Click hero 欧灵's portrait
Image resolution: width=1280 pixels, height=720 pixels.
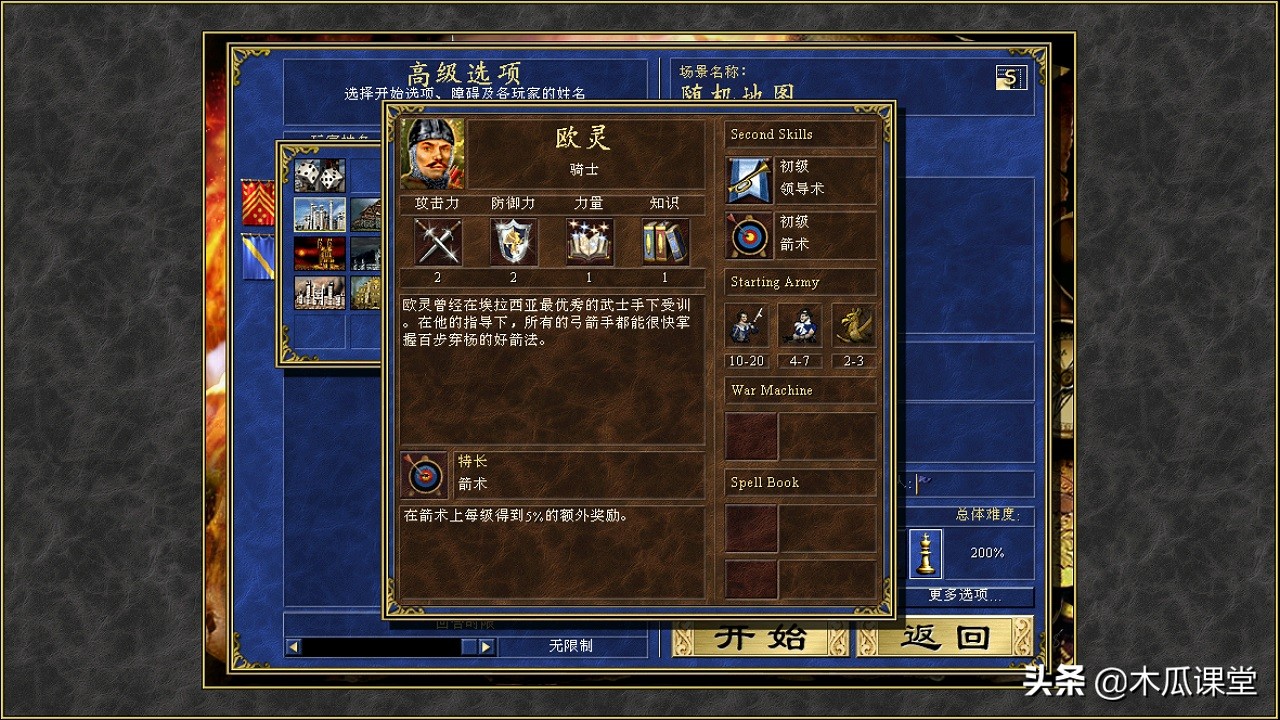coord(432,153)
